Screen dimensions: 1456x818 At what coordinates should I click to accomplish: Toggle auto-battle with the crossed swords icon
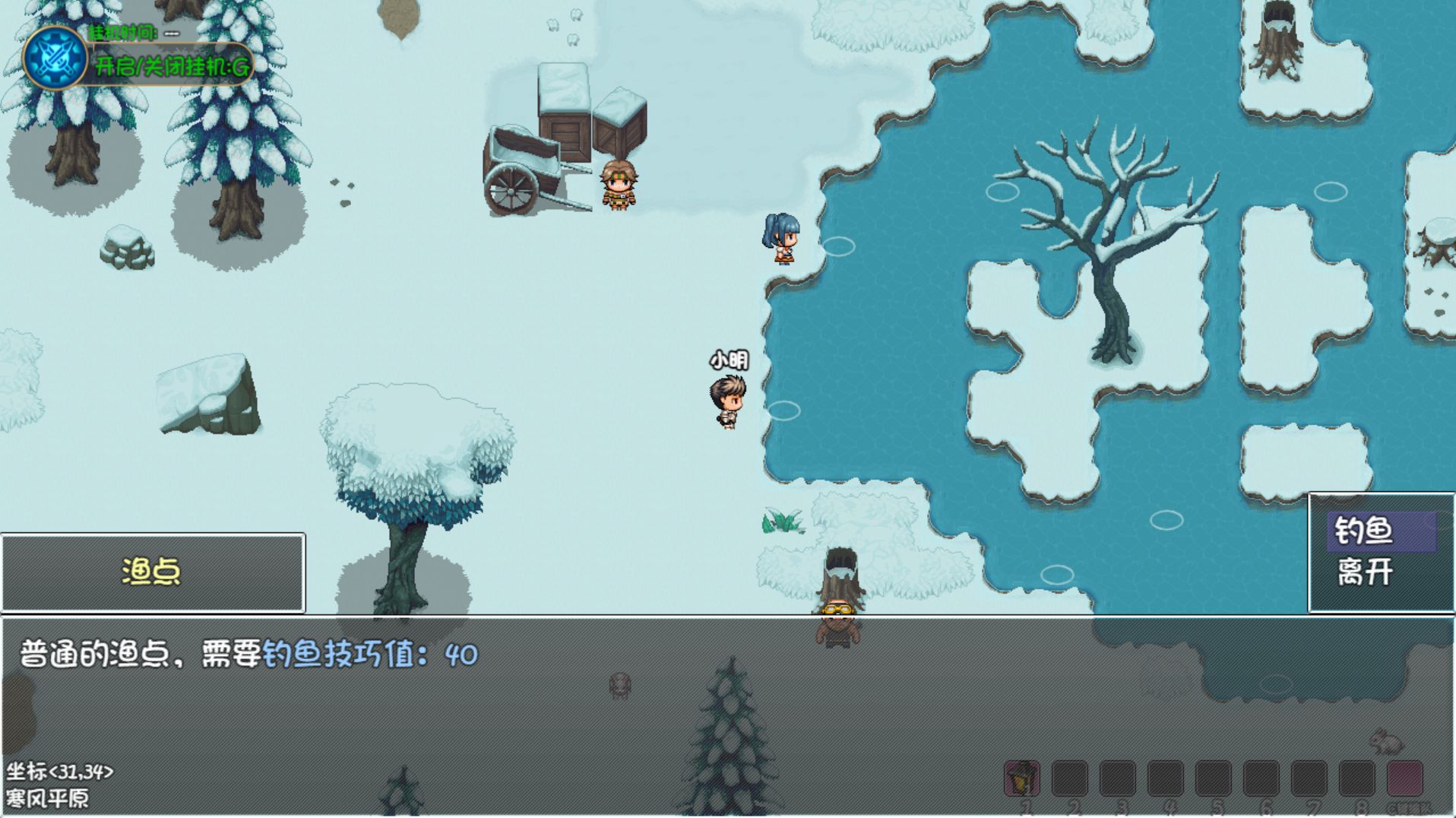pyautogui.click(x=55, y=59)
